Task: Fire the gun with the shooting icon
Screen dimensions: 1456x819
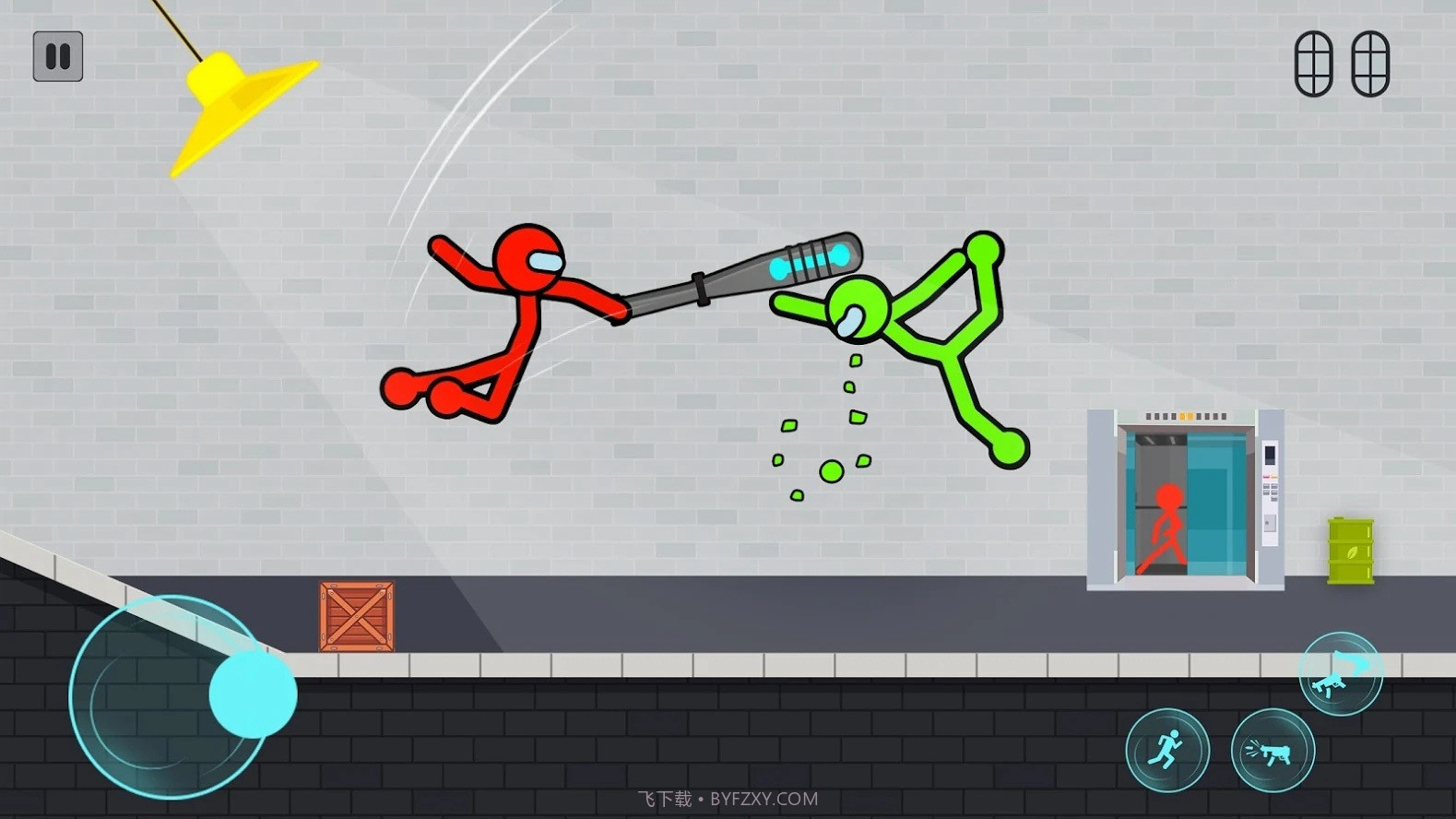Action: click(x=1273, y=751)
